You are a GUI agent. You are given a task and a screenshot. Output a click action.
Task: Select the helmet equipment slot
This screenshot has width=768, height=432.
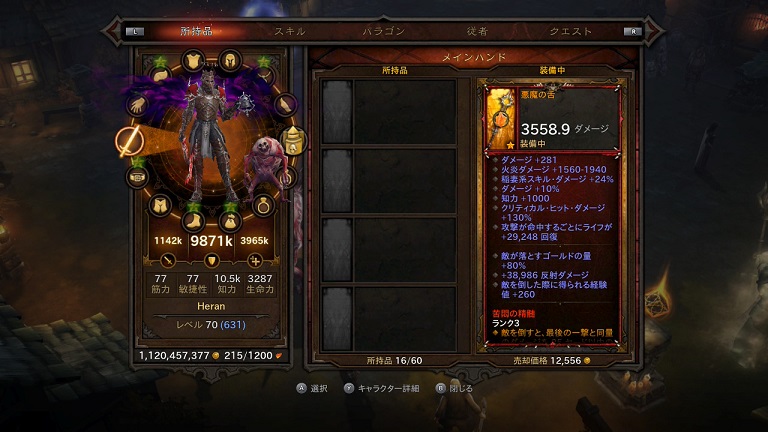pyautogui.click(x=229, y=60)
